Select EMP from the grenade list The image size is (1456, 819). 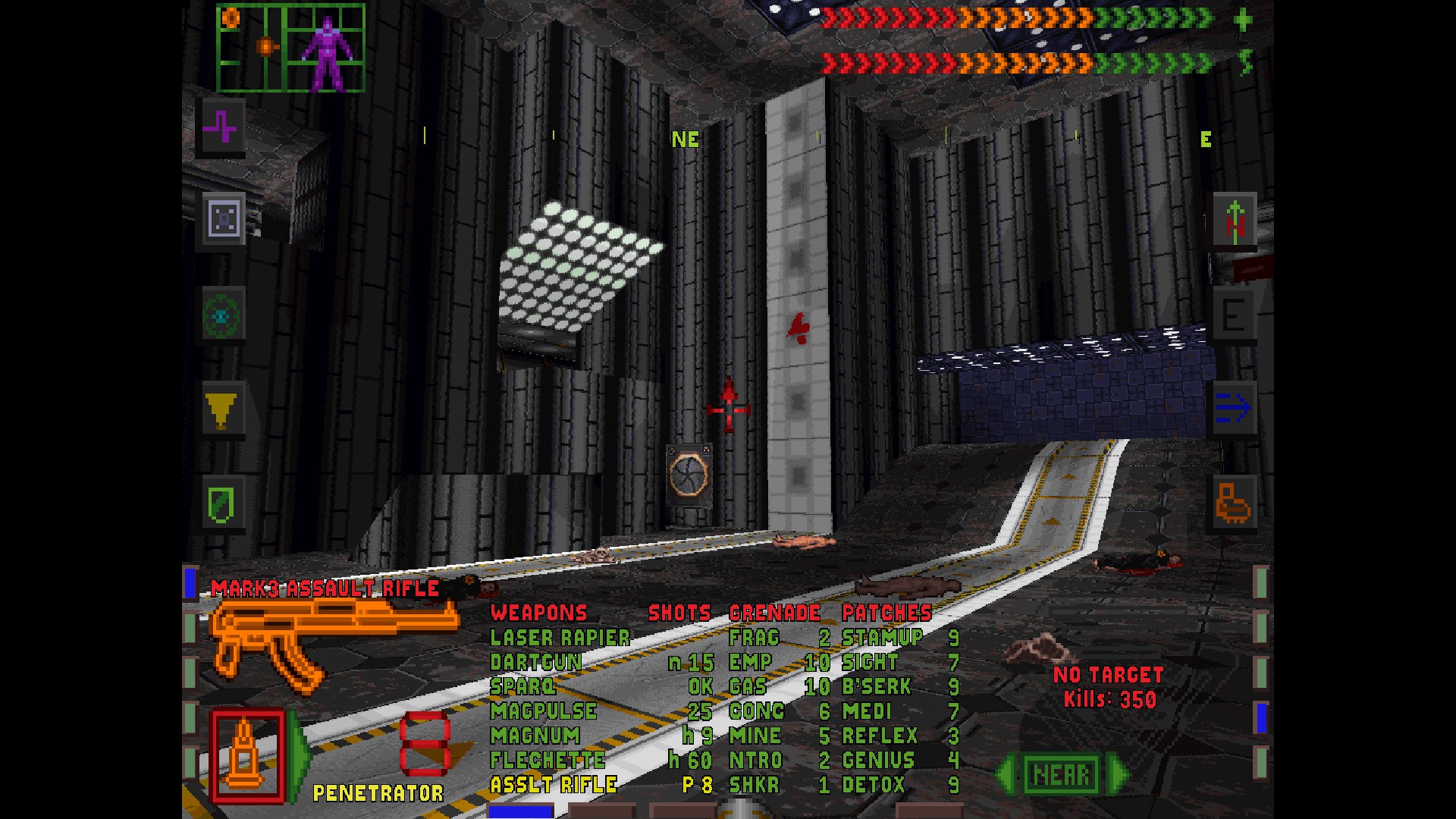coord(749,662)
